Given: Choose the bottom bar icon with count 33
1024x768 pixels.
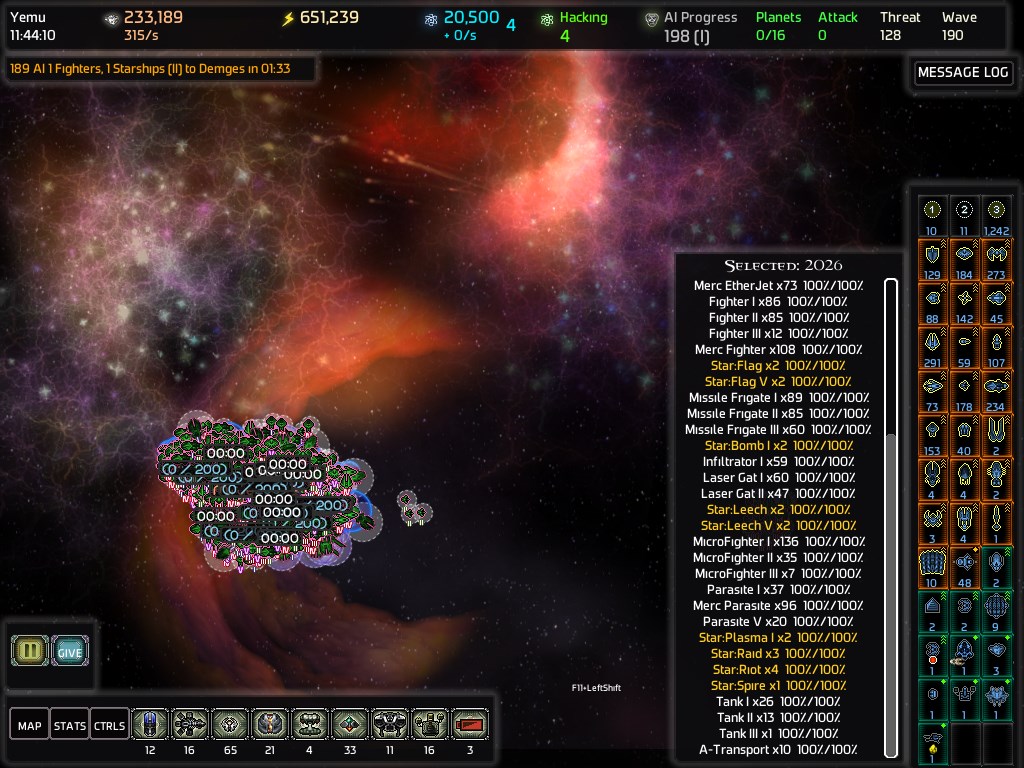Looking at the screenshot, I should [x=350, y=724].
